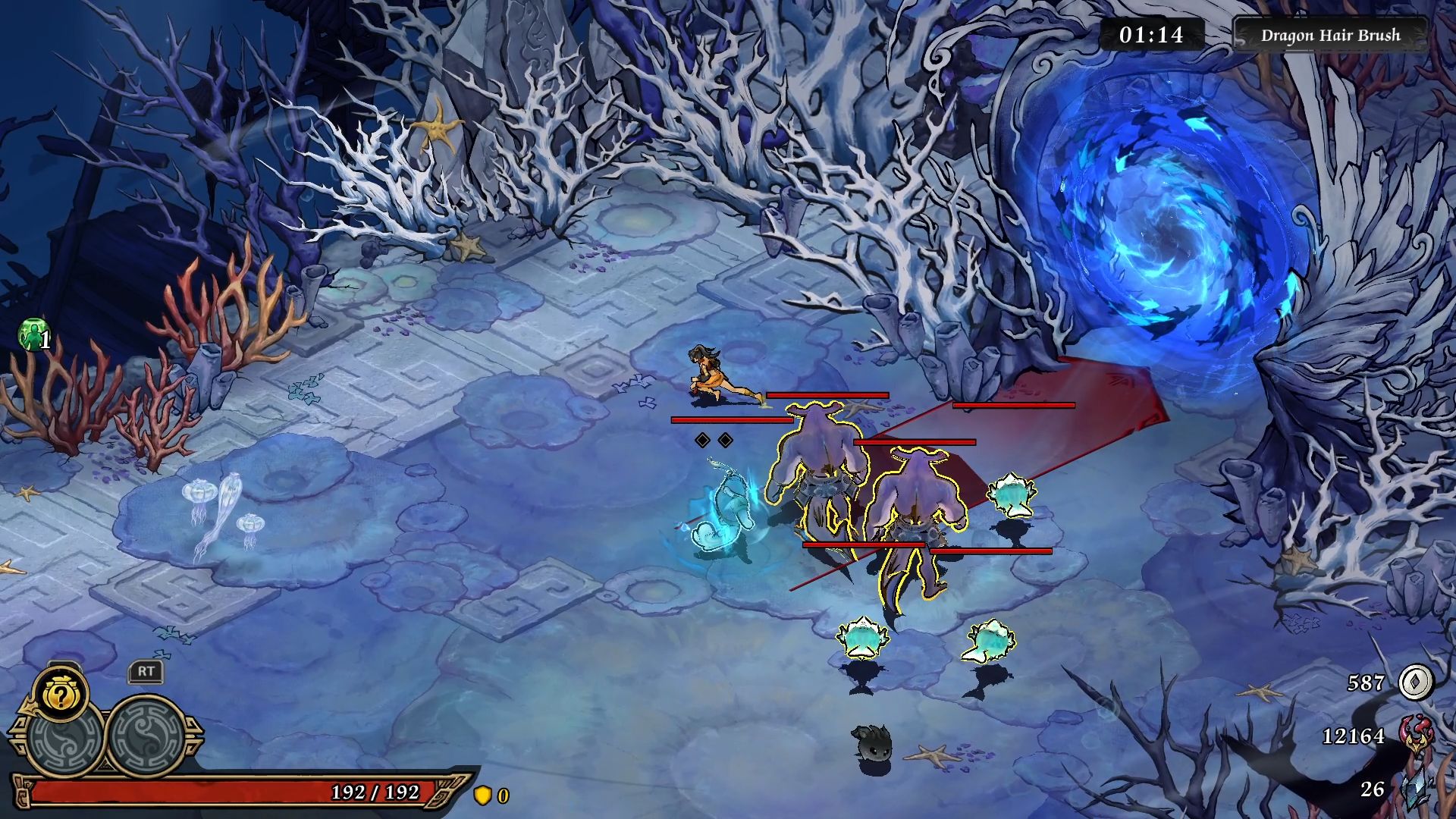The width and height of the screenshot is (1456, 819).
Task: Click the yellow shield armor icon
Action: (x=482, y=795)
